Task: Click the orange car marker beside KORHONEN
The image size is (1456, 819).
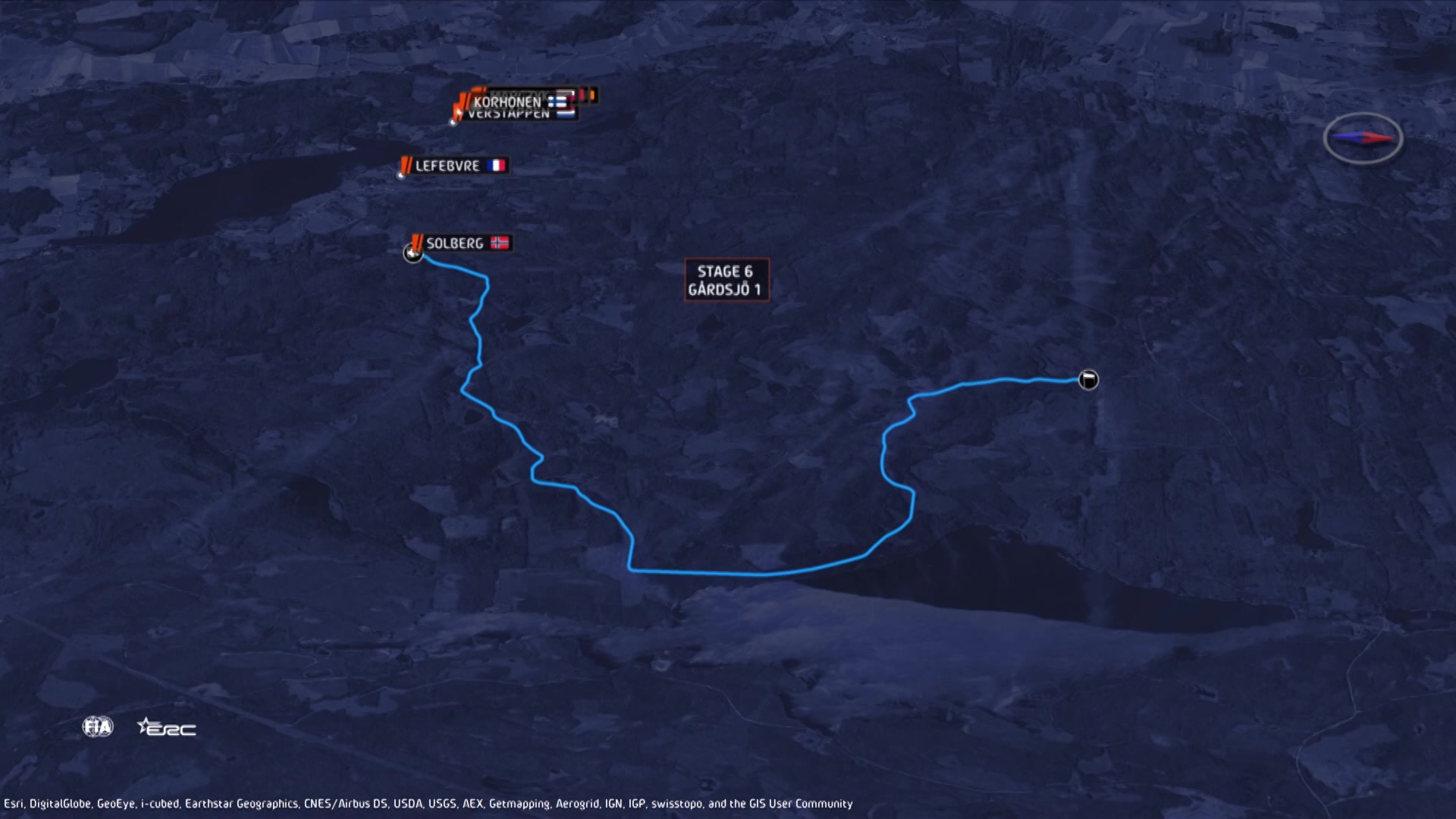Action: click(x=463, y=99)
